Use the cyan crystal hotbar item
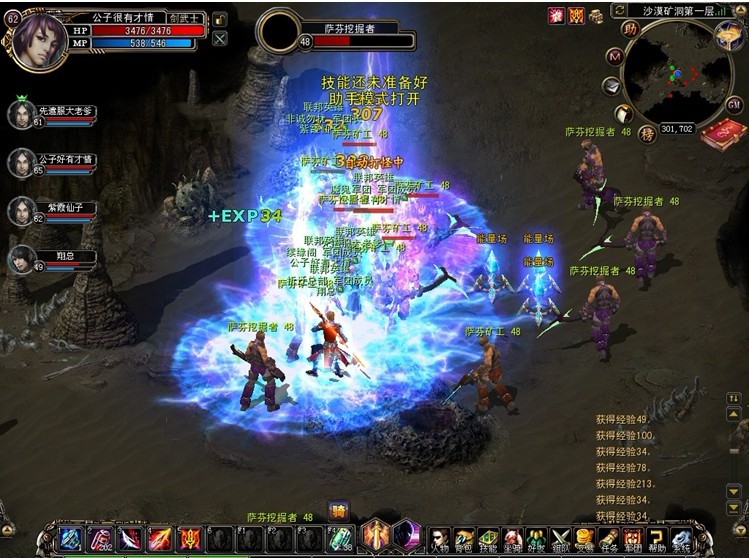 click(x=340, y=538)
